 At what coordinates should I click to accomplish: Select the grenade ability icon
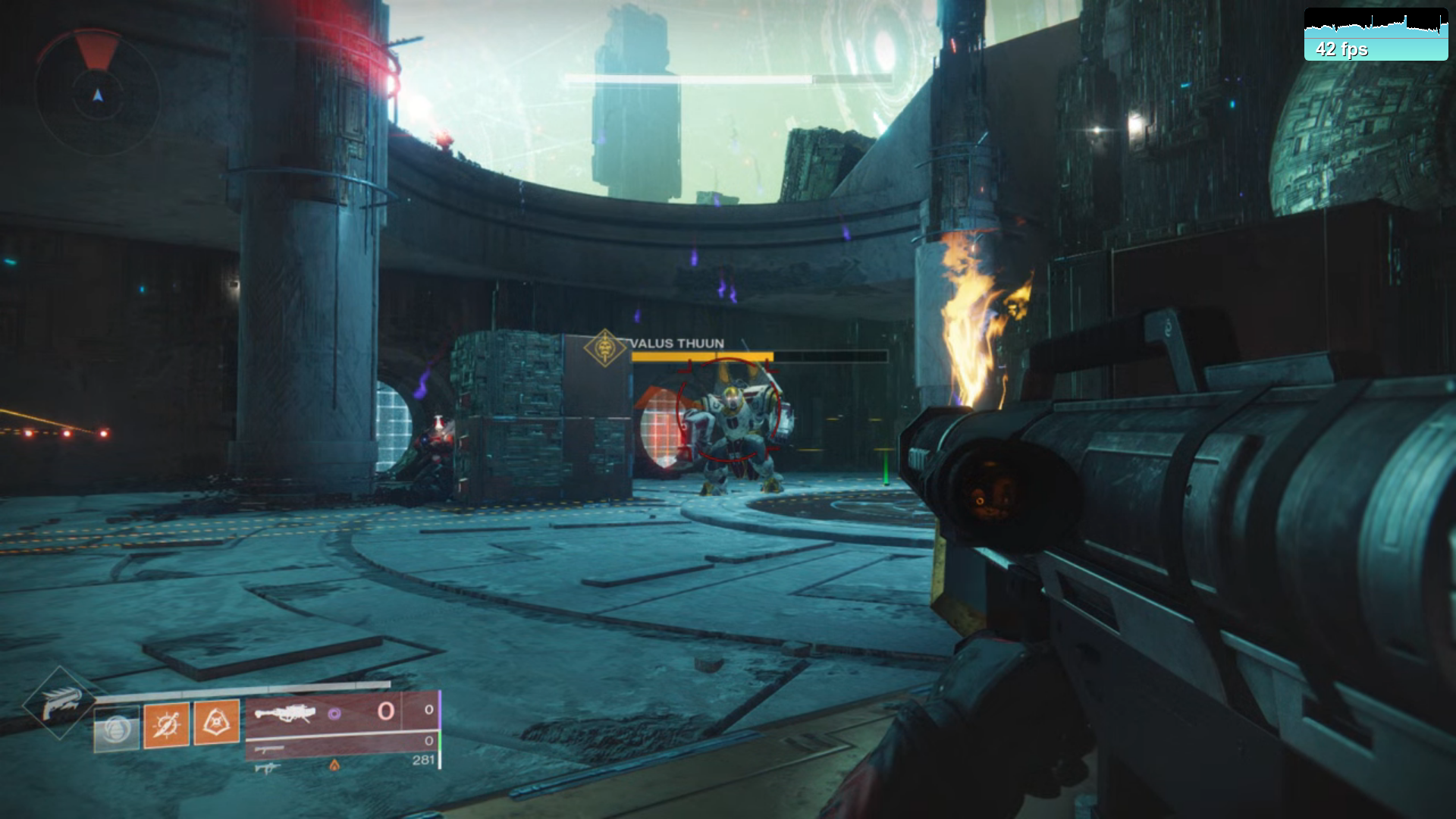[x=116, y=729]
